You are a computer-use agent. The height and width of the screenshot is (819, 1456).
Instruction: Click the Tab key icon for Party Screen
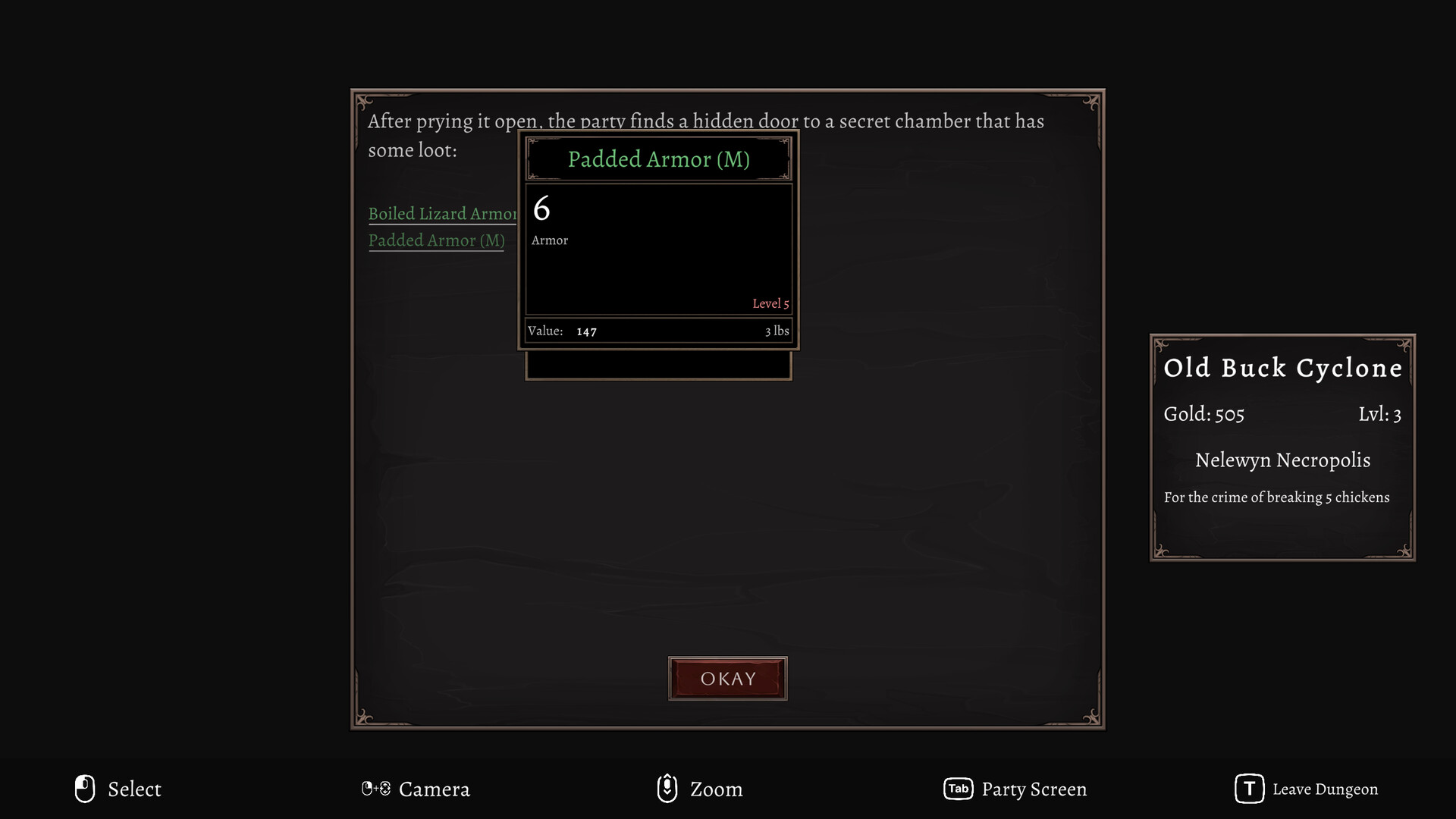(x=958, y=789)
